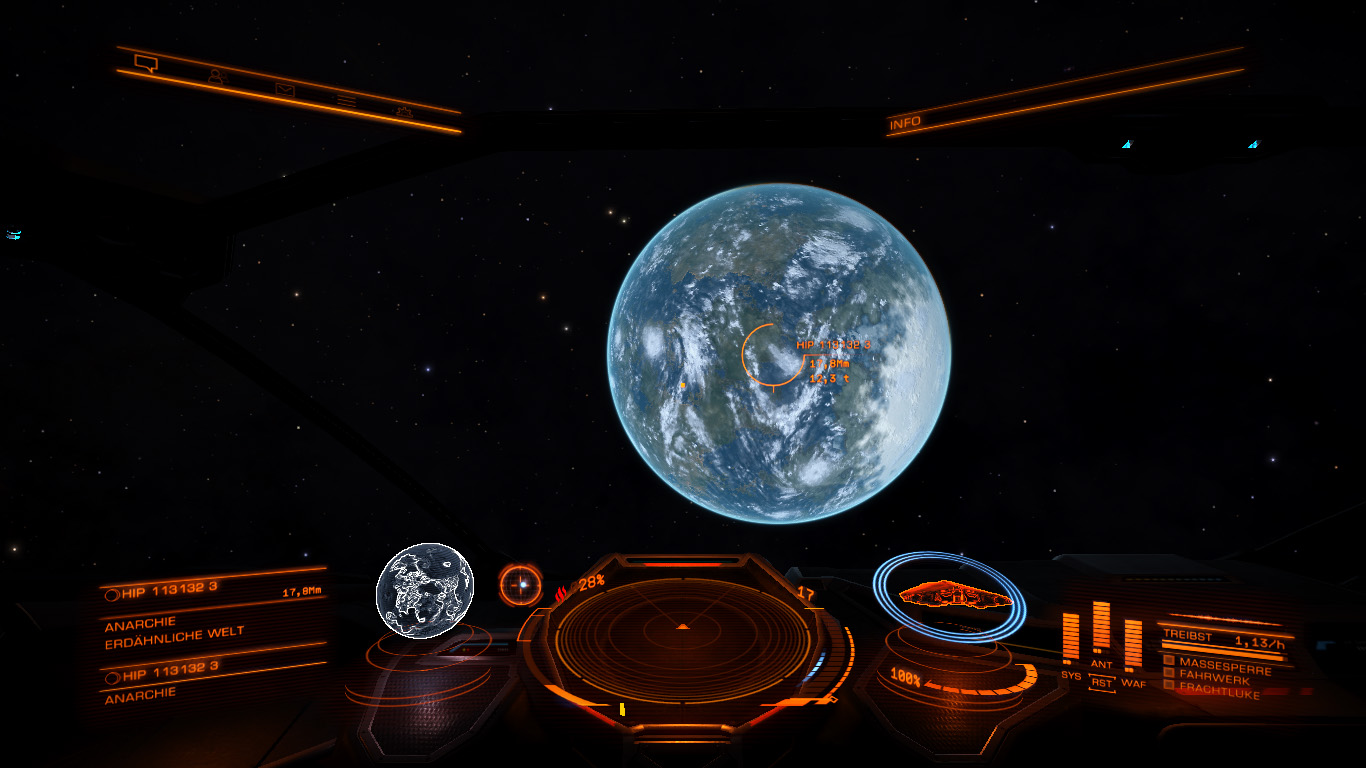The width and height of the screenshot is (1366, 768).
Task: Open the inbox envelope tab
Action: click(285, 88)
